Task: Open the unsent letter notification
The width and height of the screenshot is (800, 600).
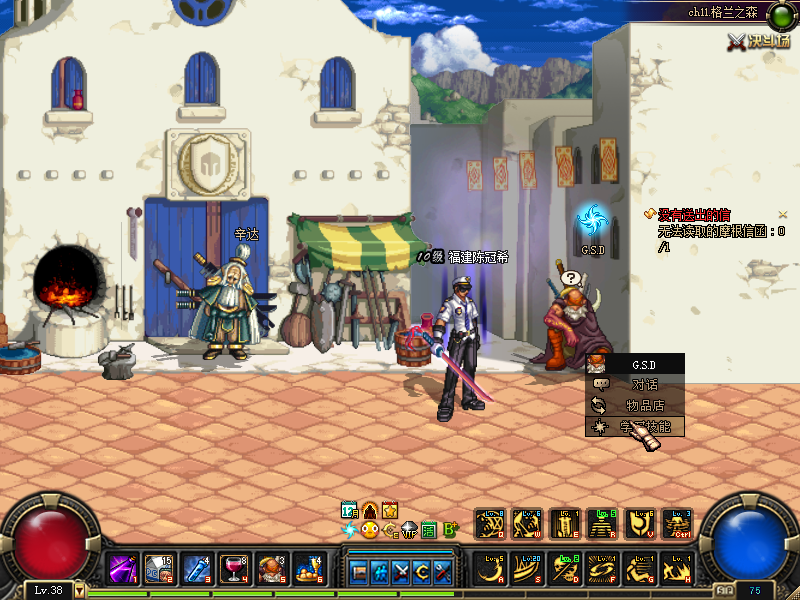Action: click(692, 214)
